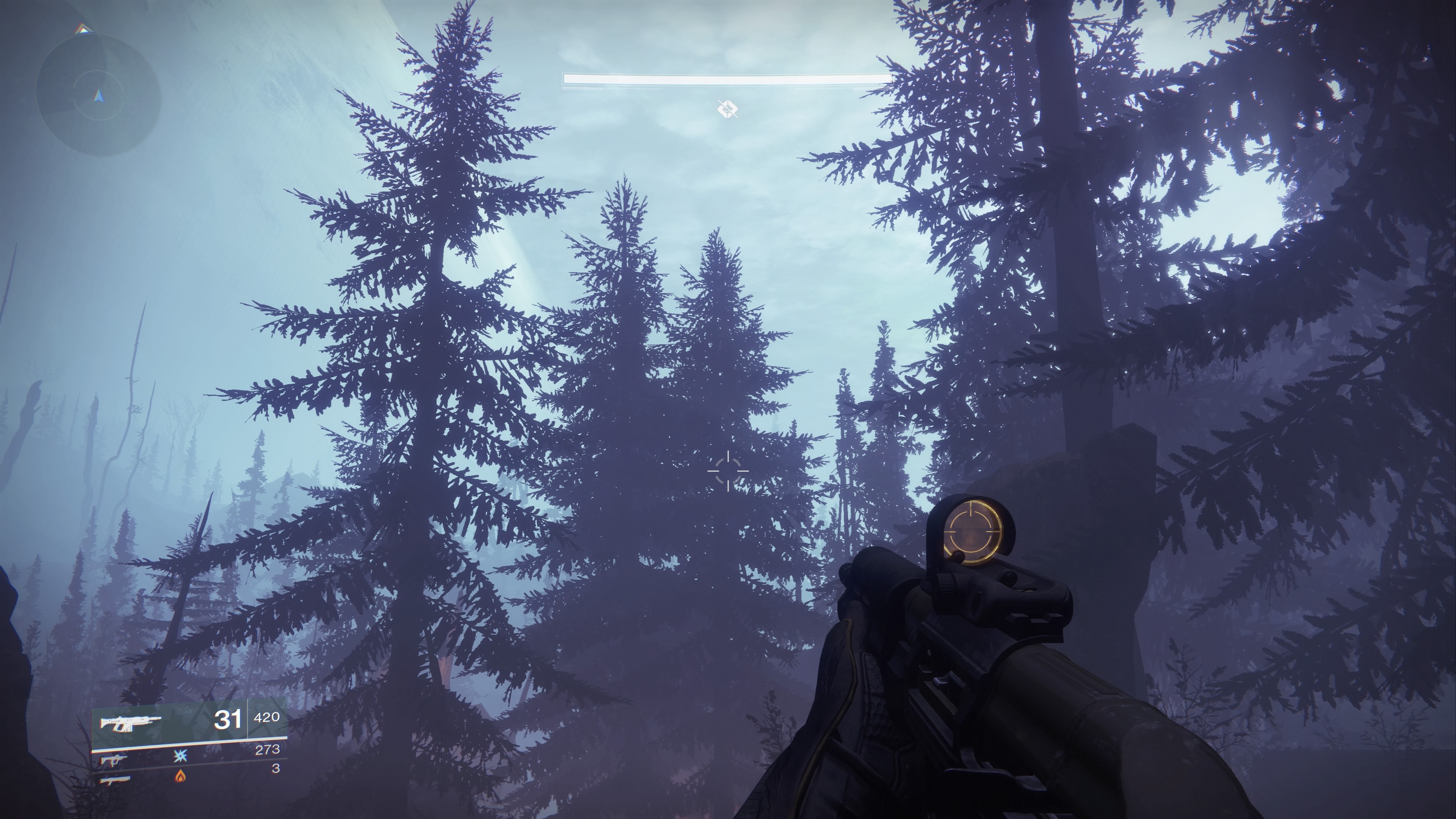Click the triangle marker above the radar
Viewport: 1456px width, 819px height.
(x=83, y=29)
